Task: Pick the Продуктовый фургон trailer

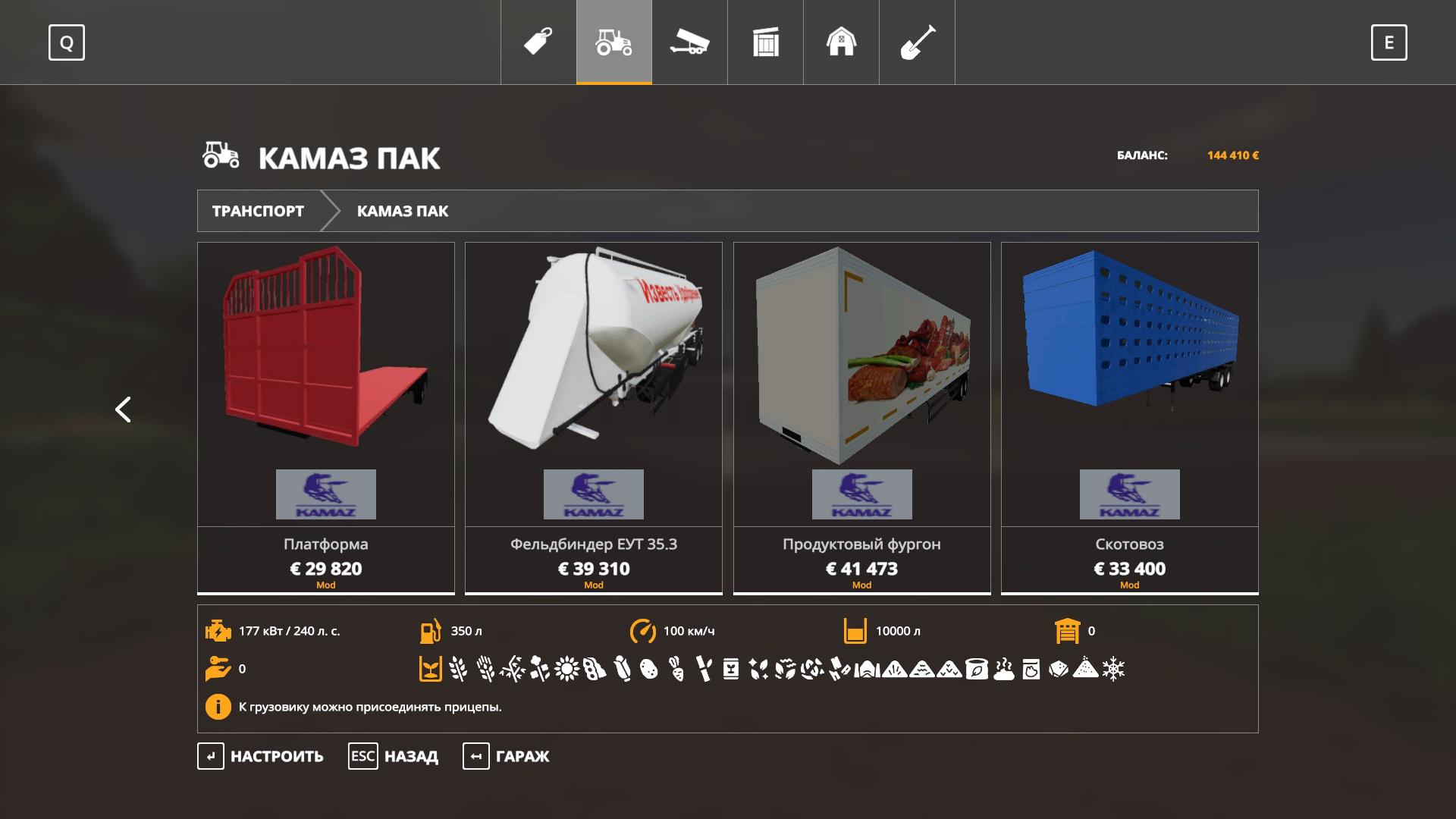Action: [x=861, y=417]
